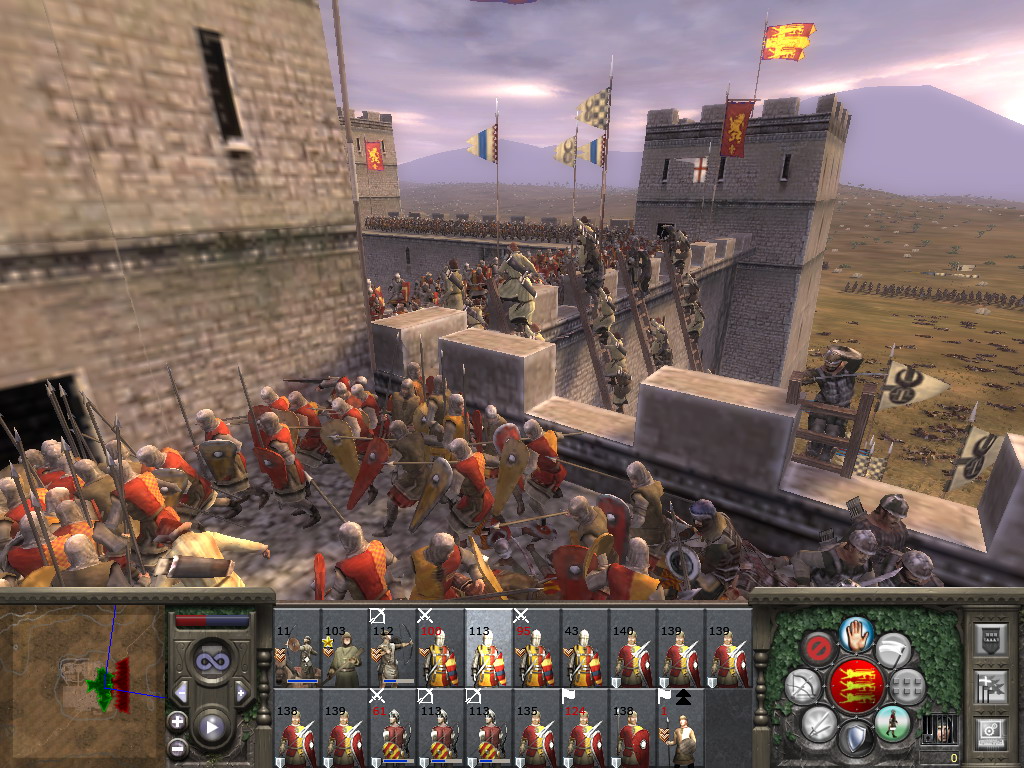
Task: Decrease battle speed with the left arrow
Action: pos(181,692)
